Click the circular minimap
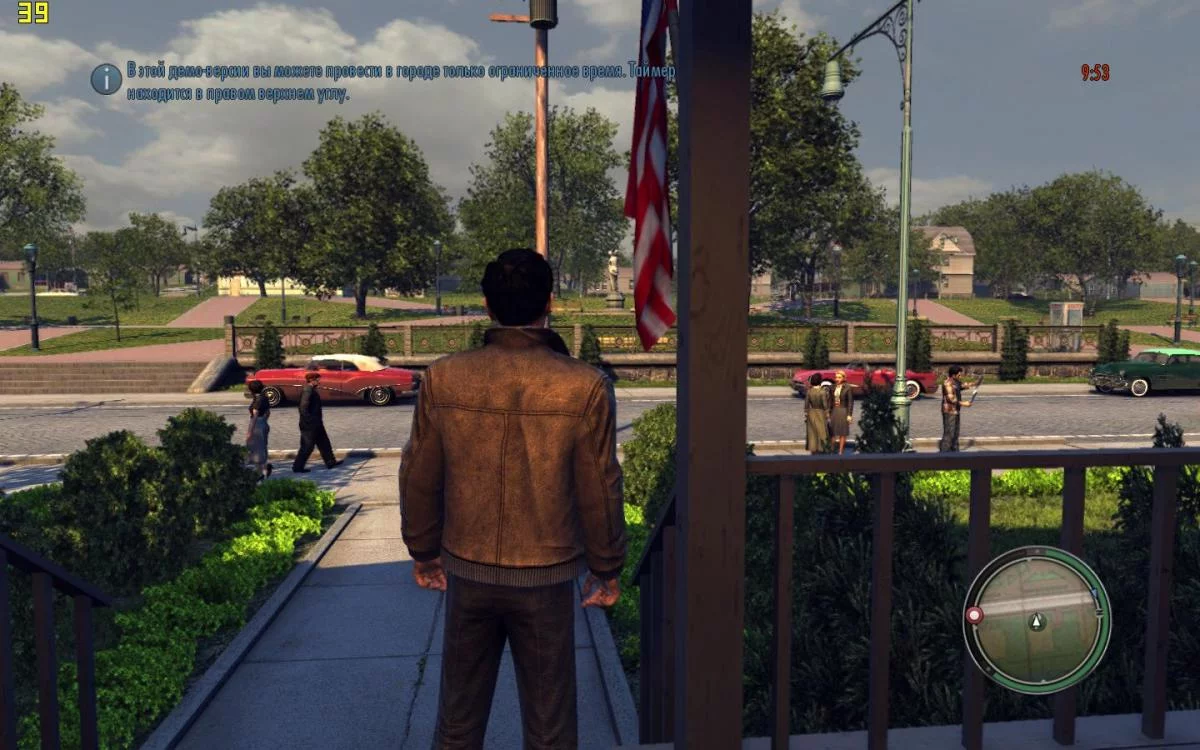1200x750 pixels. (1037, 619)
